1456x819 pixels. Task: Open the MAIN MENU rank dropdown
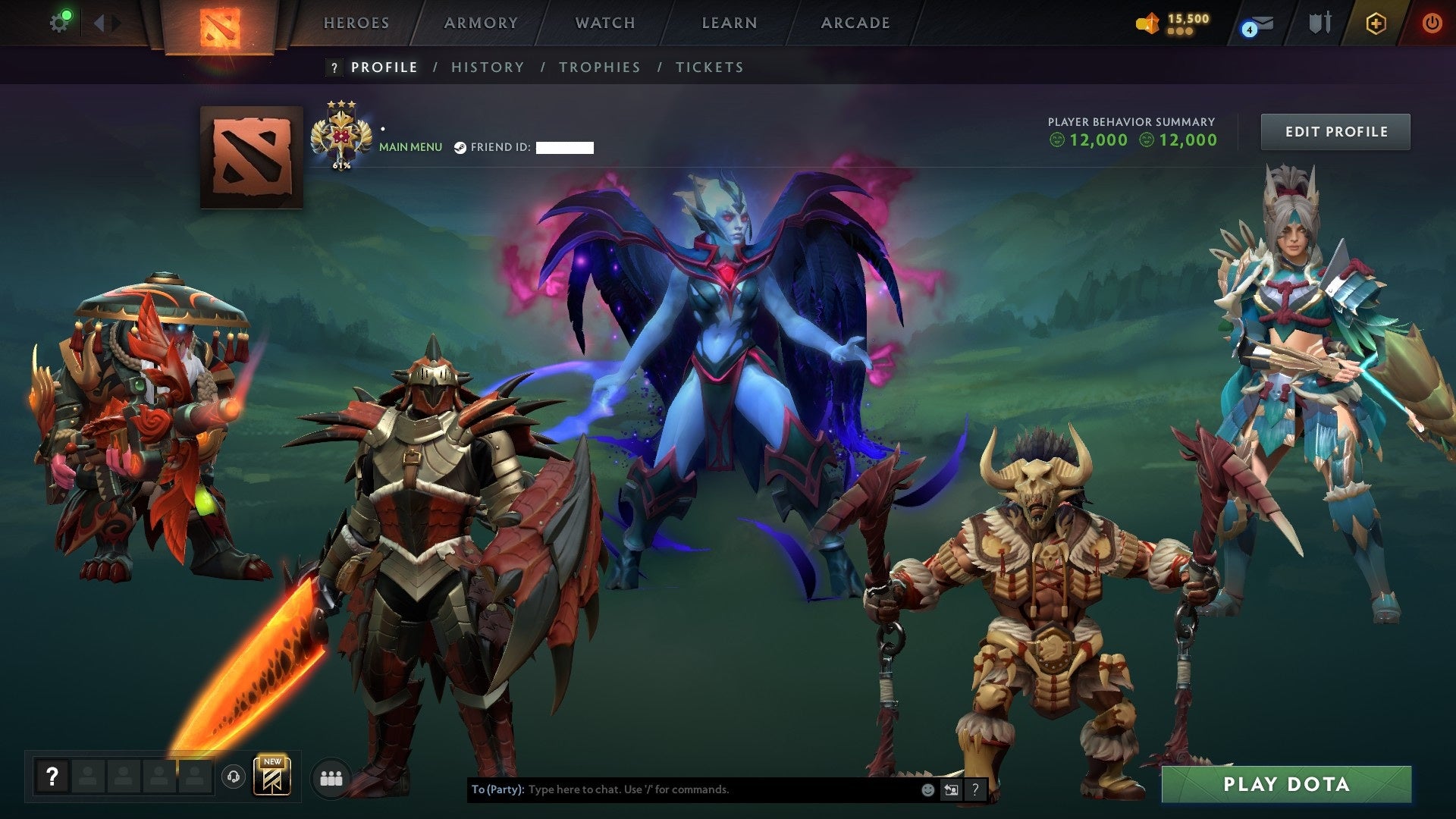click(409, 146)
